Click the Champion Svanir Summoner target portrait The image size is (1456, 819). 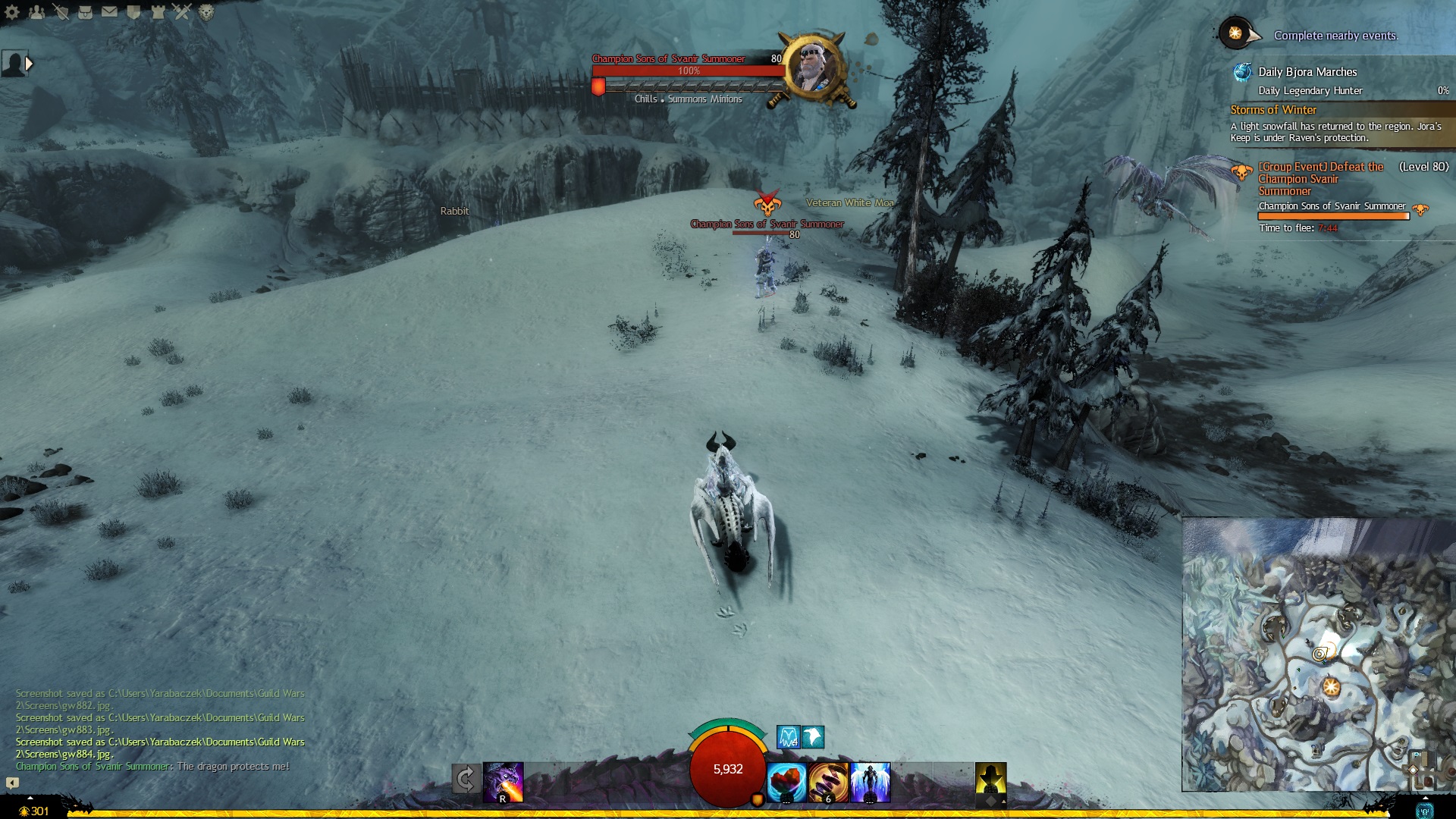tap(814, 67)
